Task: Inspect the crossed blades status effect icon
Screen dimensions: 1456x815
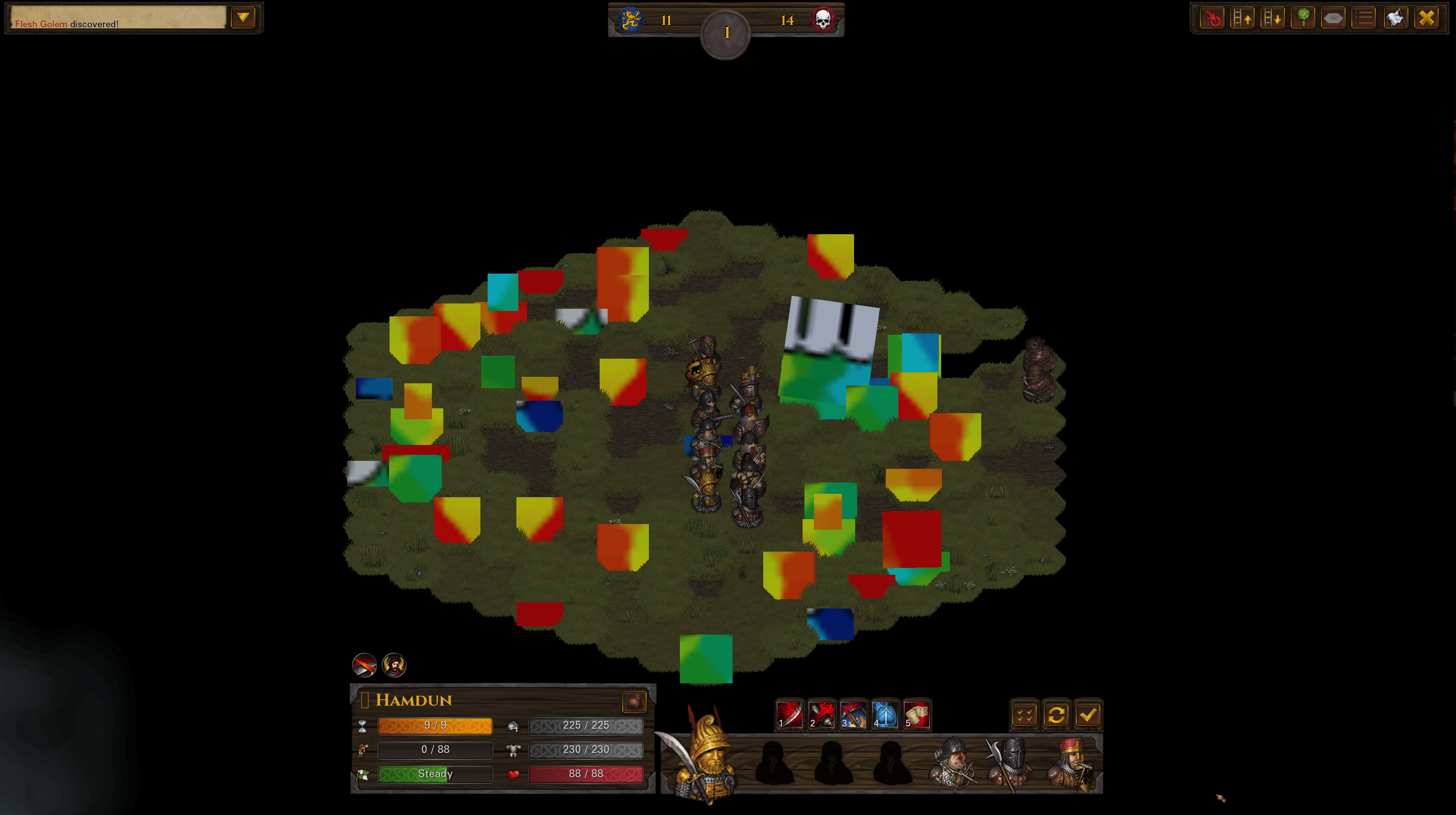Action: coord(365,665)
